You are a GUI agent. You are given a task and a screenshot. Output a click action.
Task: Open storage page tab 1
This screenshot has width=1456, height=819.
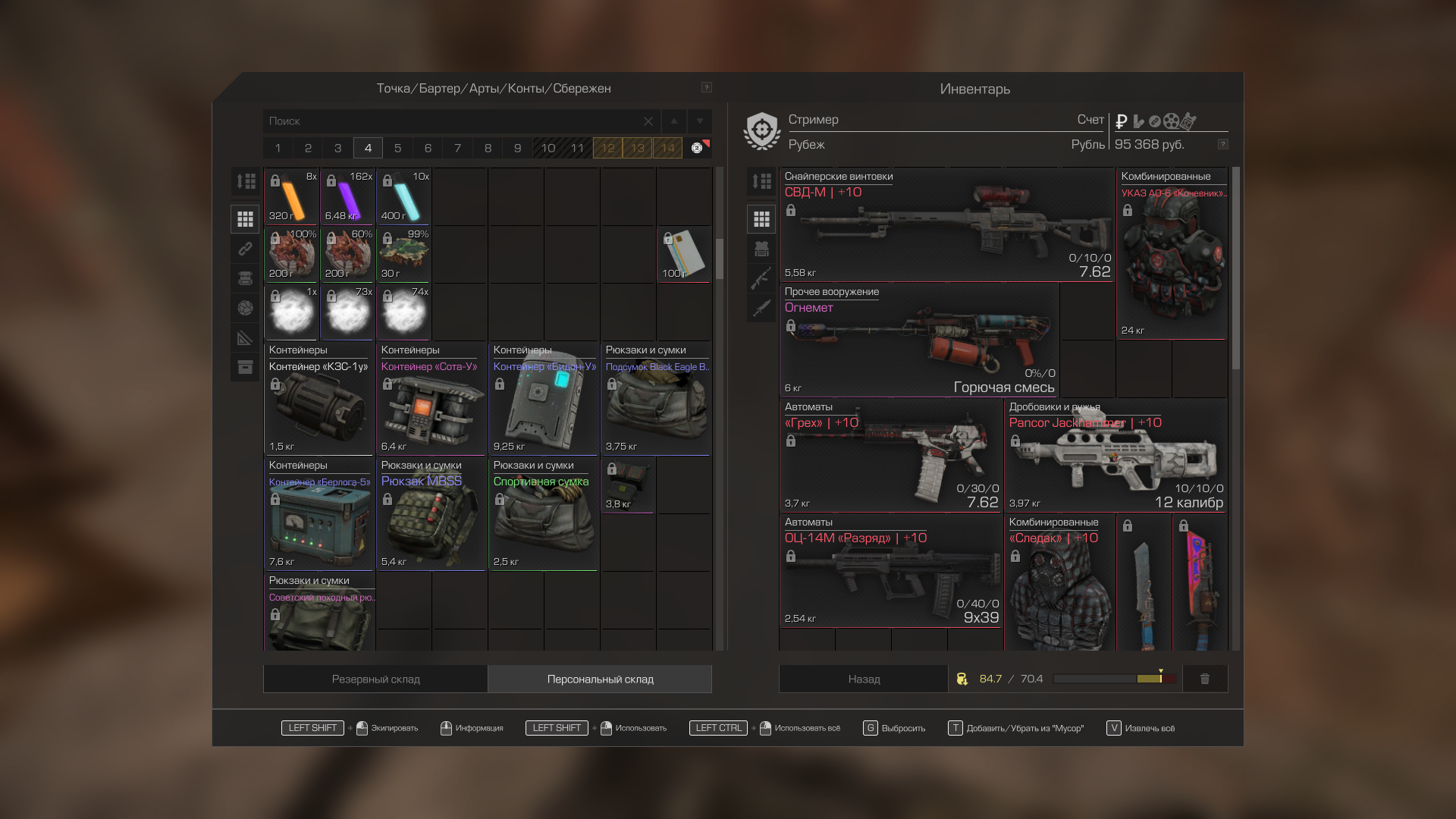(x=278, y=149)
